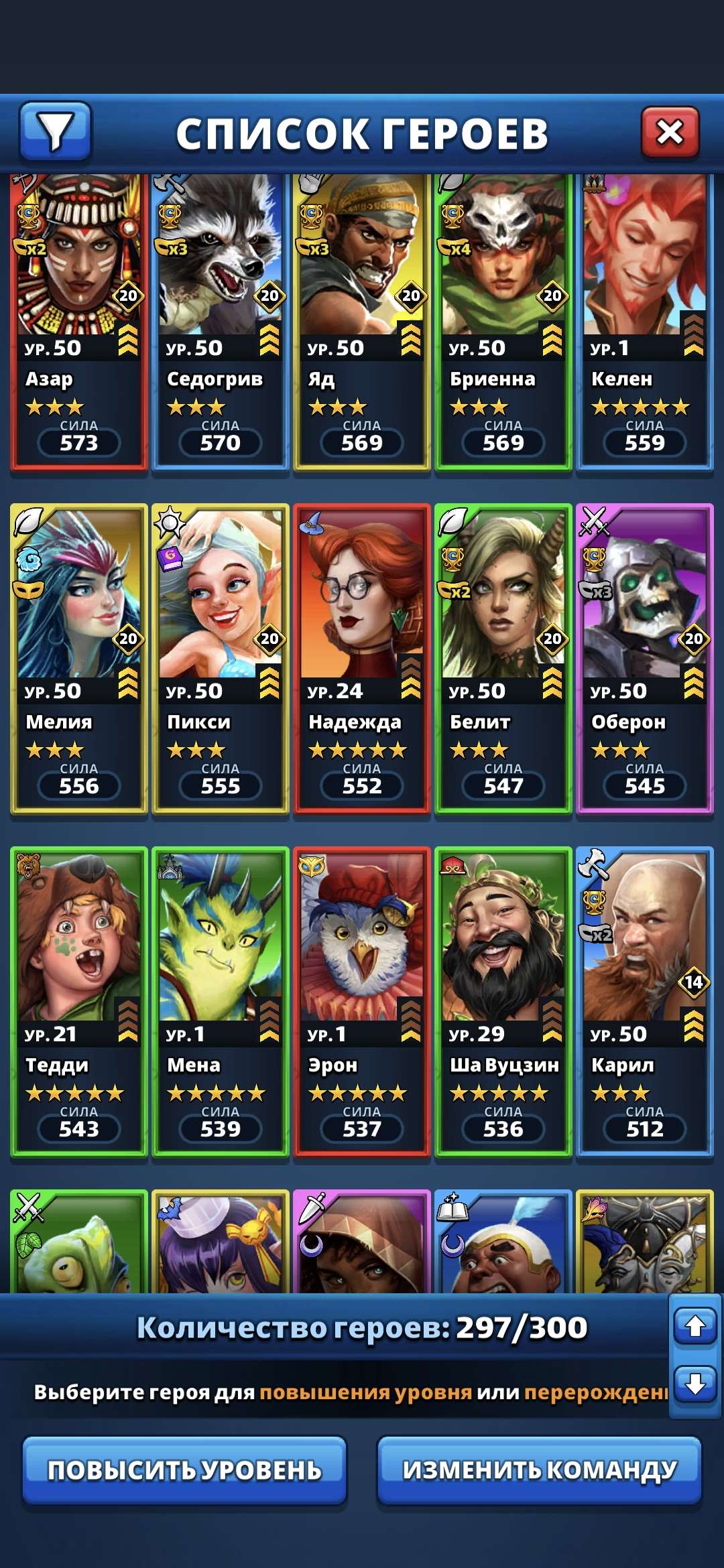Select the hero card Азар
This screenshot has height=1568, width=724.
click(x=79, y=322)
